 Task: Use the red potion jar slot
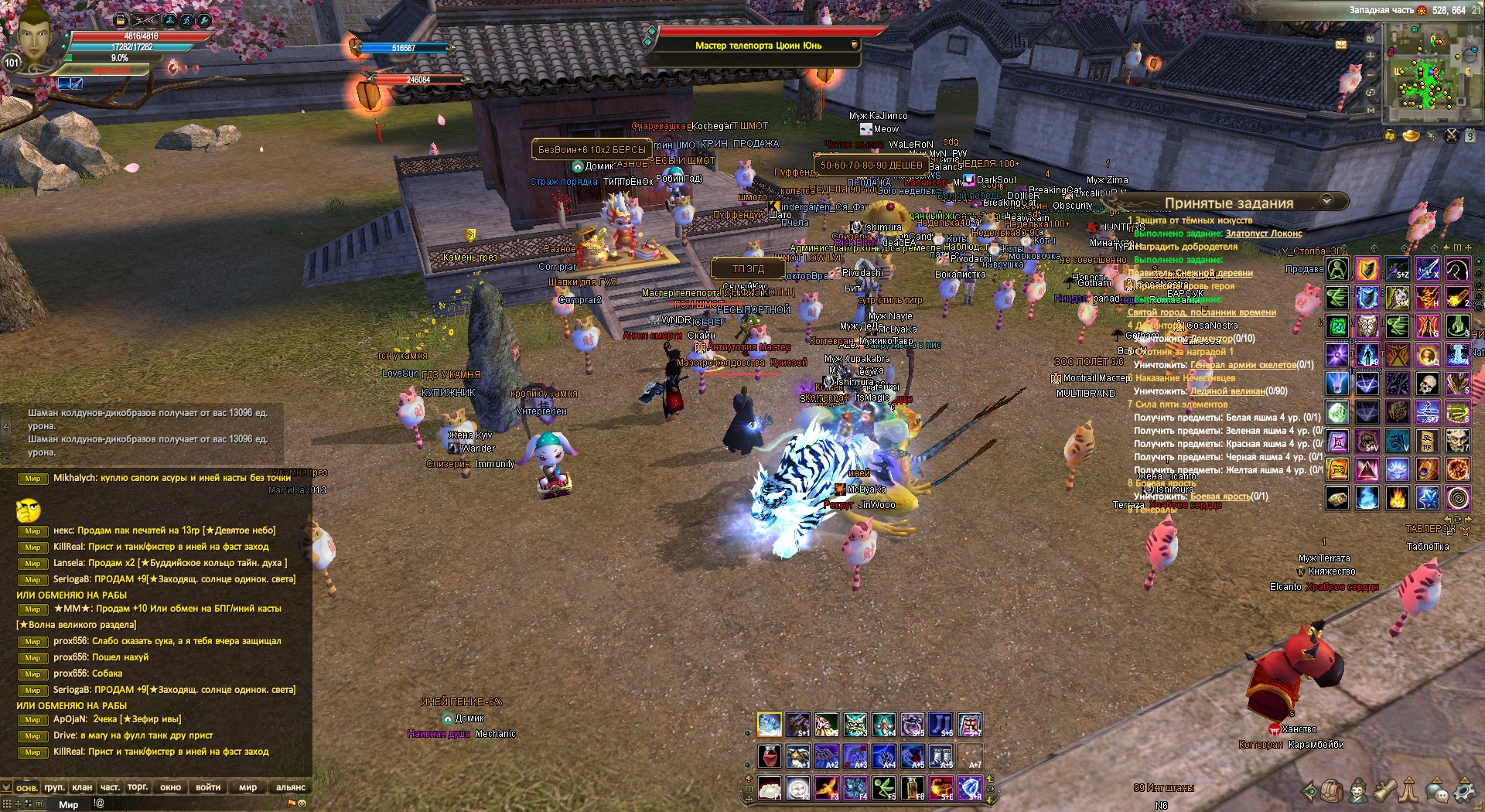point(769,756)
